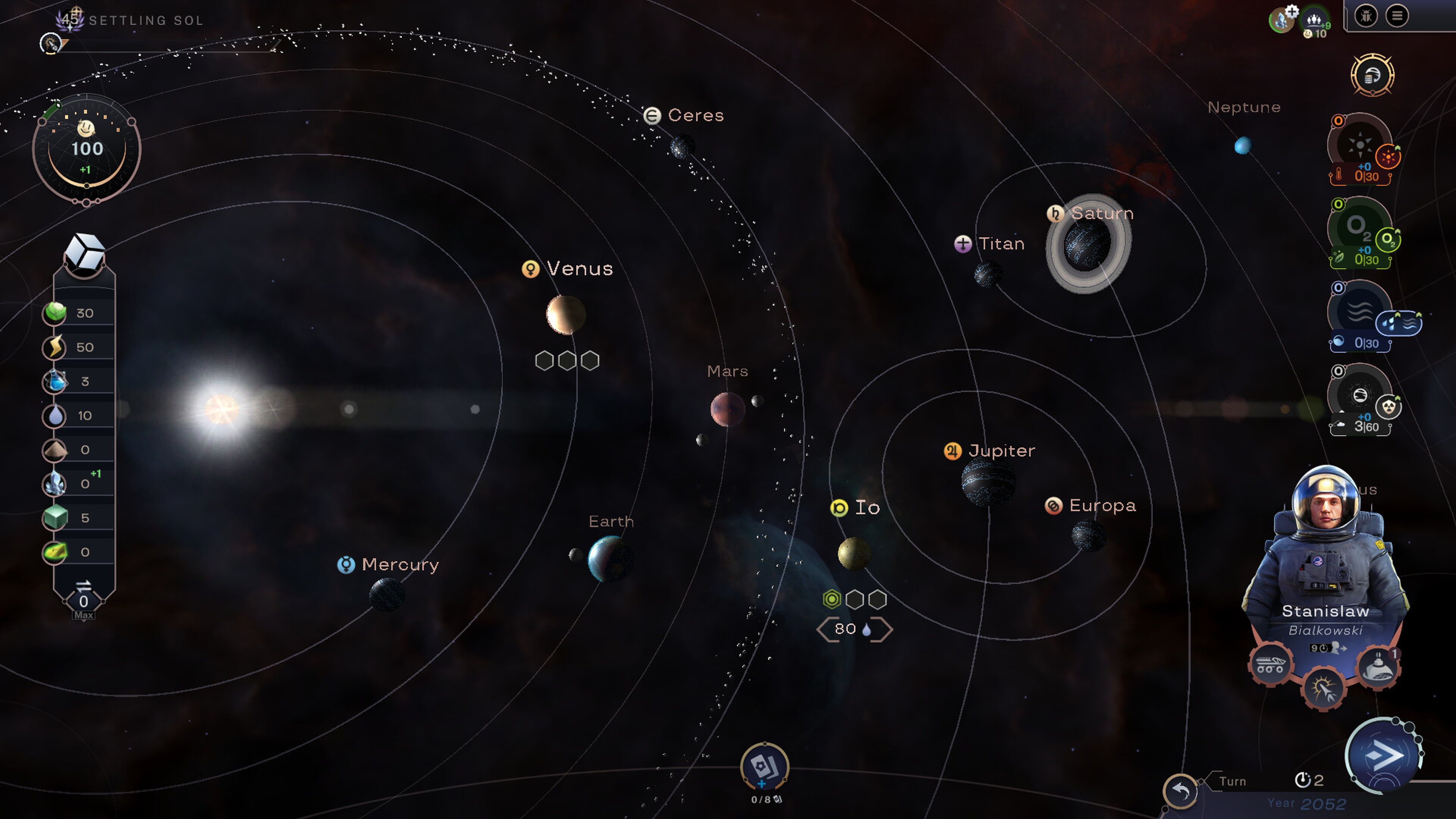Open the hamburger main menu
Image resolution: width=1456 pixels, height=819 pixels.
(1396, 16)
